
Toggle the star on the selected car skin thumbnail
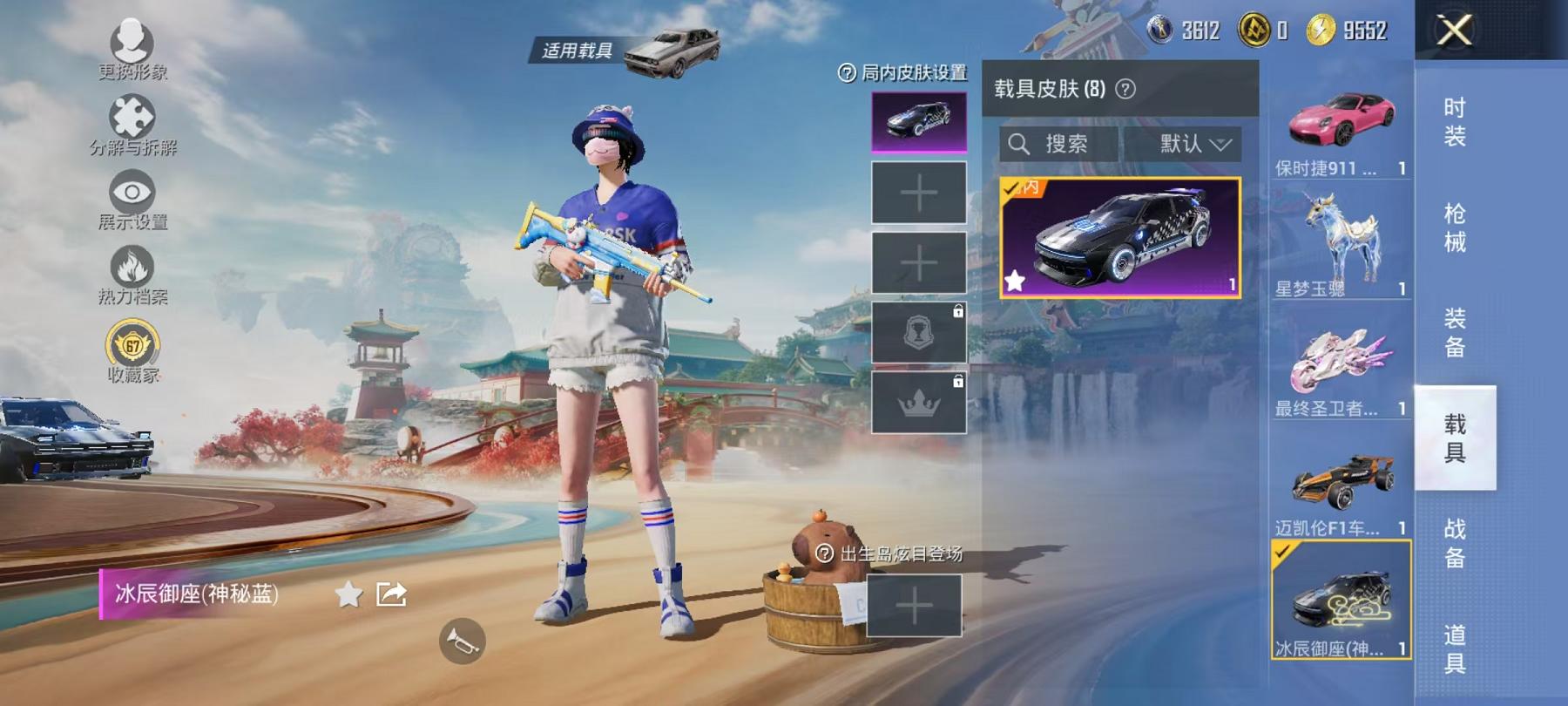[x=1015, y=281]
